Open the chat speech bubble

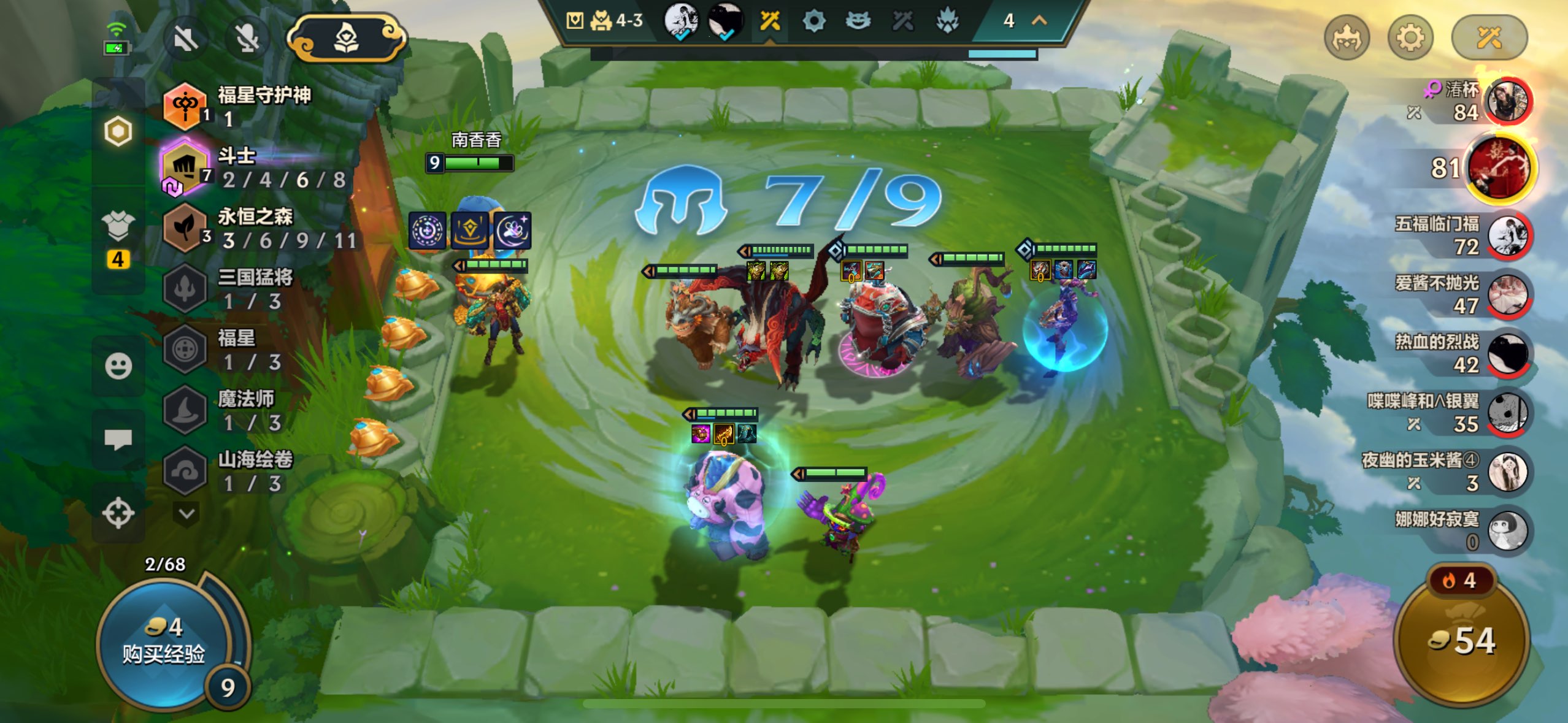click(118, 439)
